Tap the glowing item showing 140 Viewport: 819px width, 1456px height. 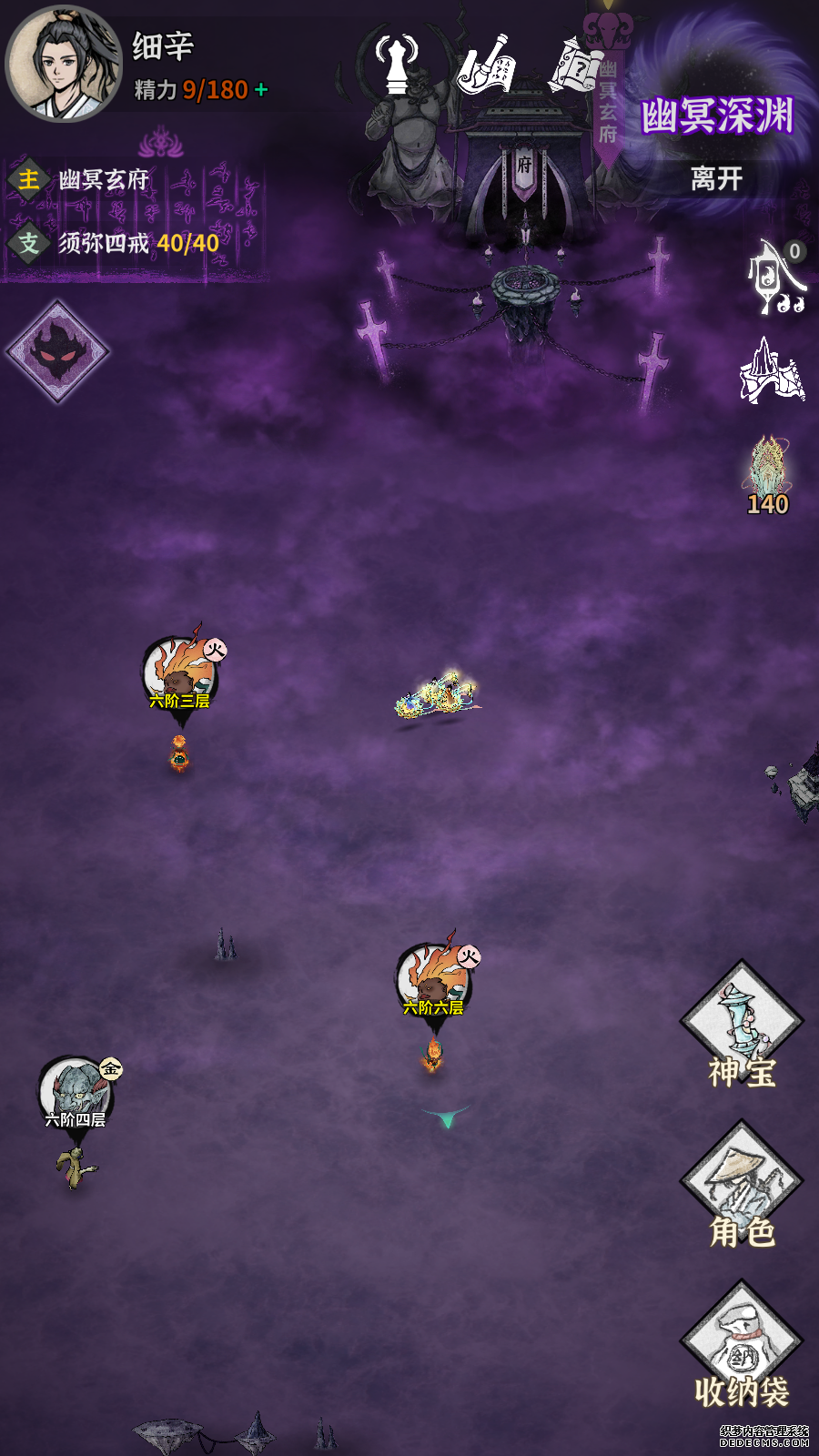[769, 475]
